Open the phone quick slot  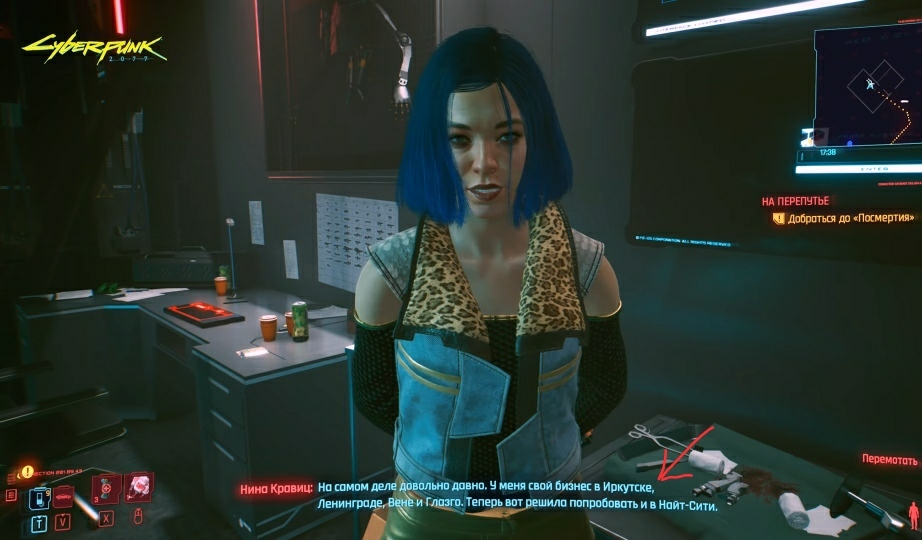click(x=40, y=497)
